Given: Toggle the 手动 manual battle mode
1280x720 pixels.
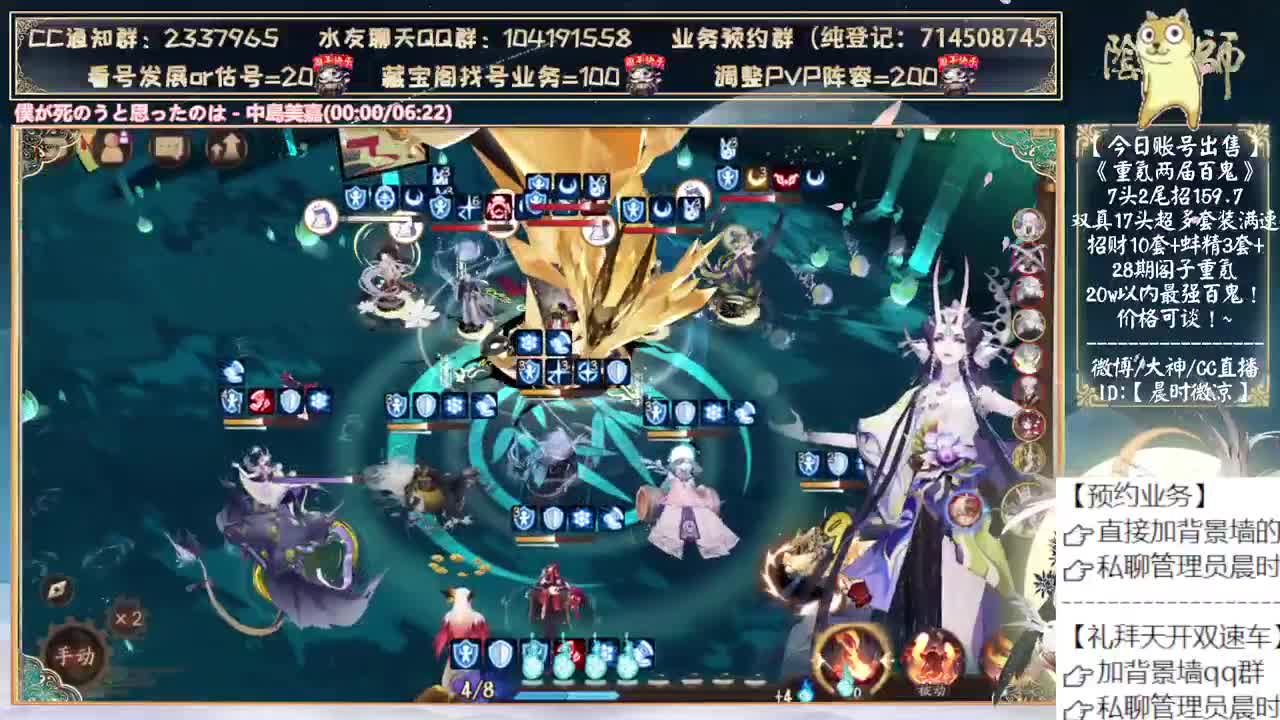Looking at the screenshot, I should (76, 654).
